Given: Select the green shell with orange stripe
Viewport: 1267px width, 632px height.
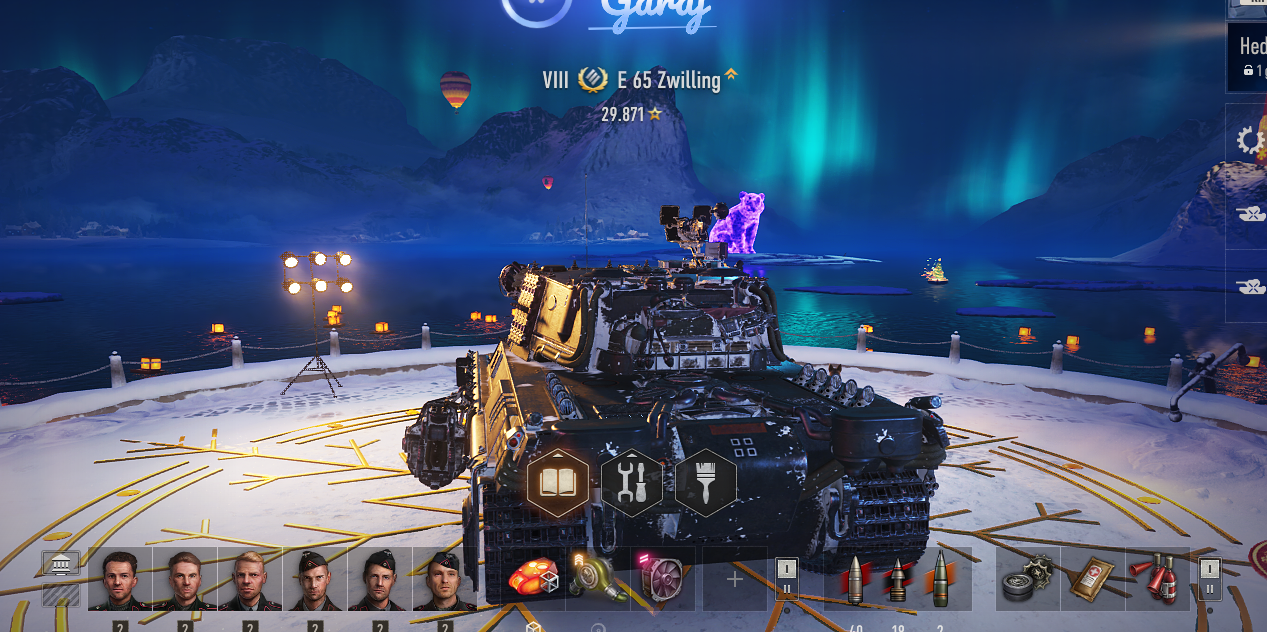Looking at the screenshot, I should click(941, 579).
